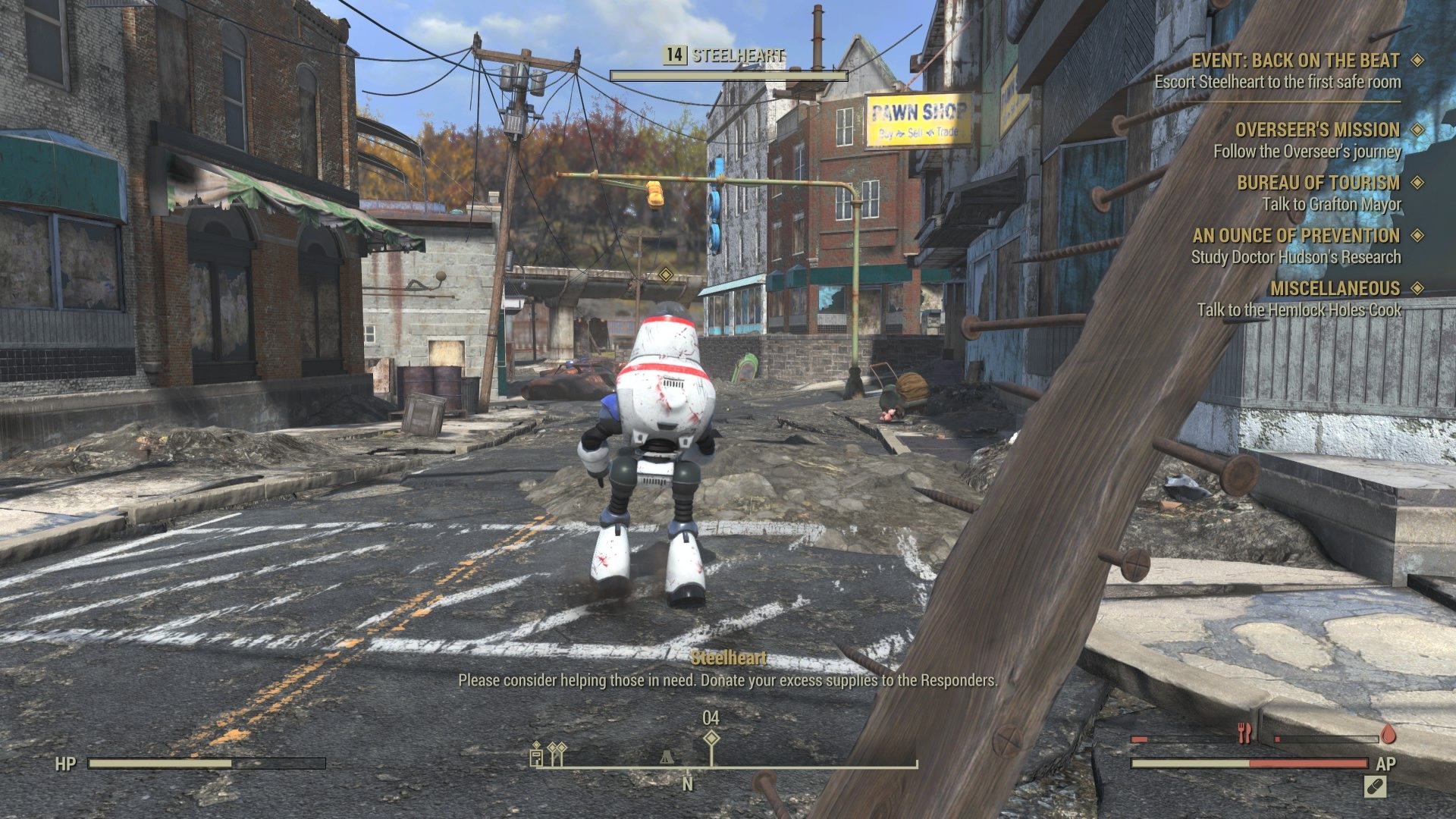
Task: Click the tent camp icon on the compass
Action: pos(667,758)
